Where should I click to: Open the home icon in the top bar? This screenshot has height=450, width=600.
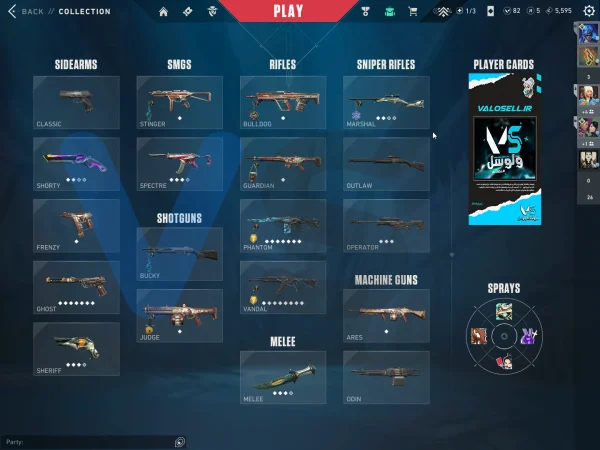coord(163,12)
